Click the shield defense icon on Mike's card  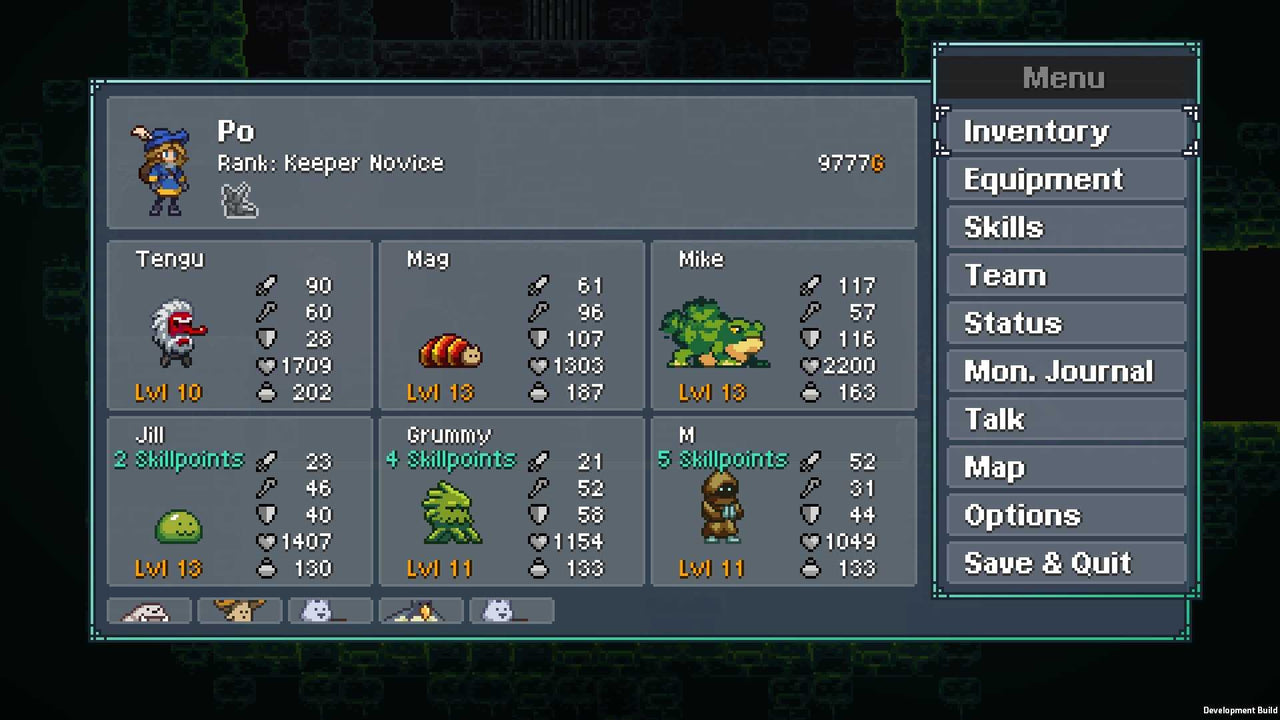point(811,338)
